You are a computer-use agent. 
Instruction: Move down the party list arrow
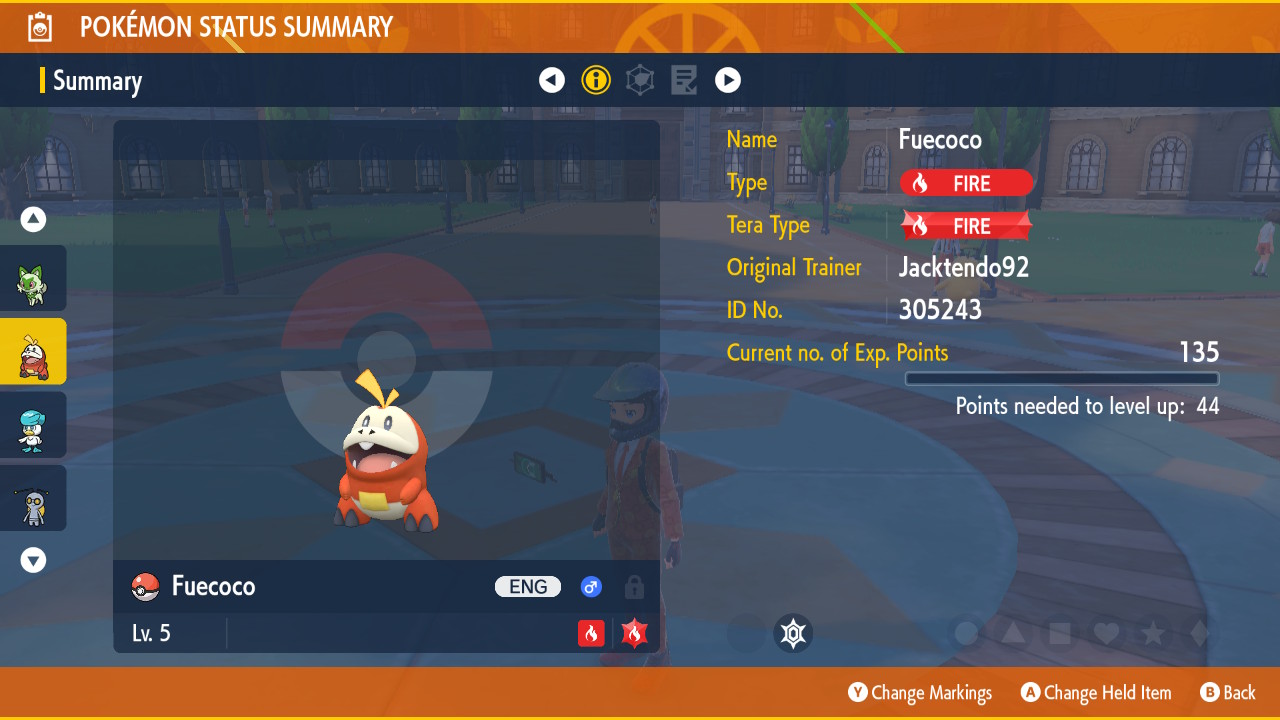[34, 560]
